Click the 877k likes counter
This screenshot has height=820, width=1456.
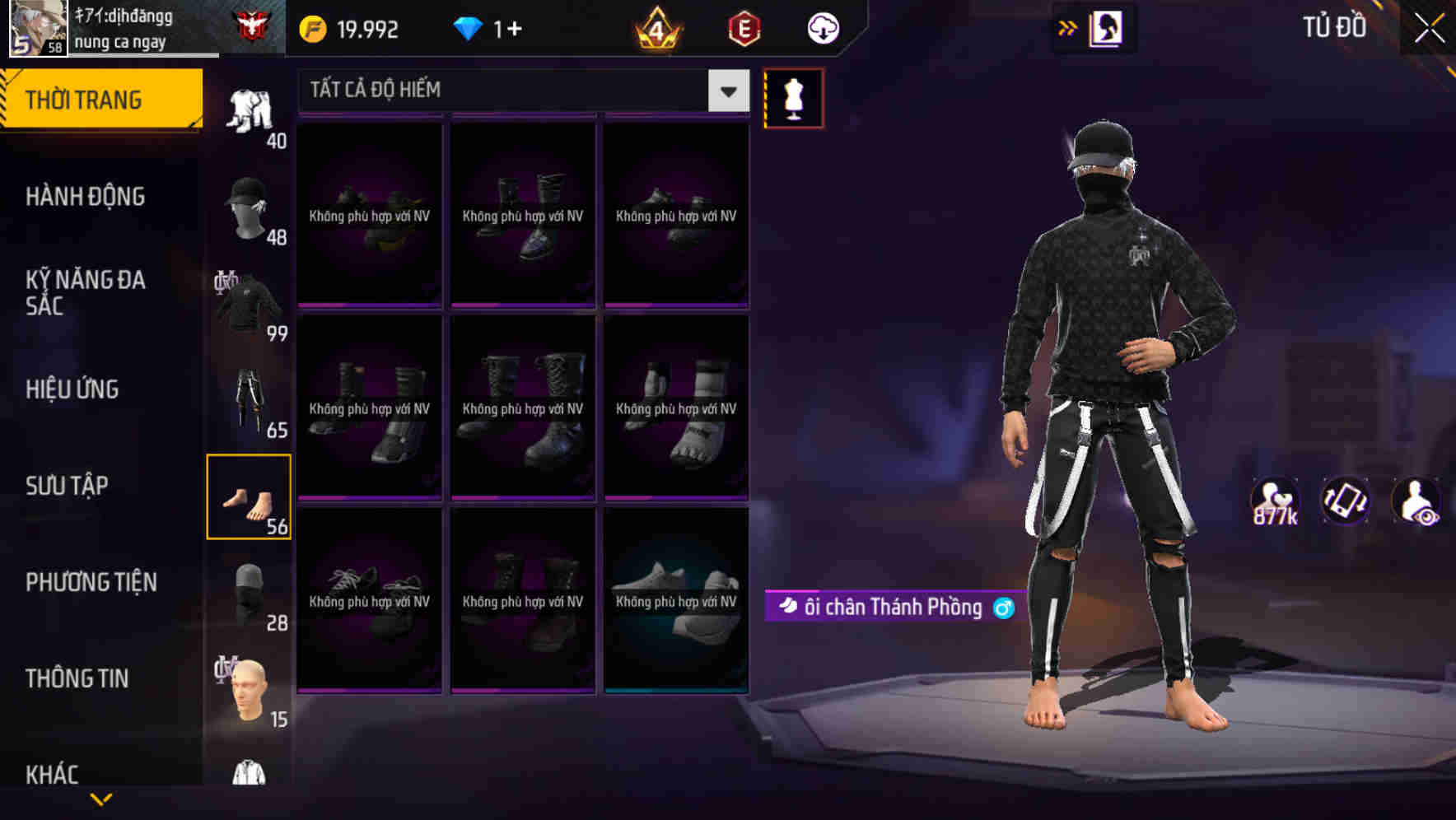[x=1273, y=501]
